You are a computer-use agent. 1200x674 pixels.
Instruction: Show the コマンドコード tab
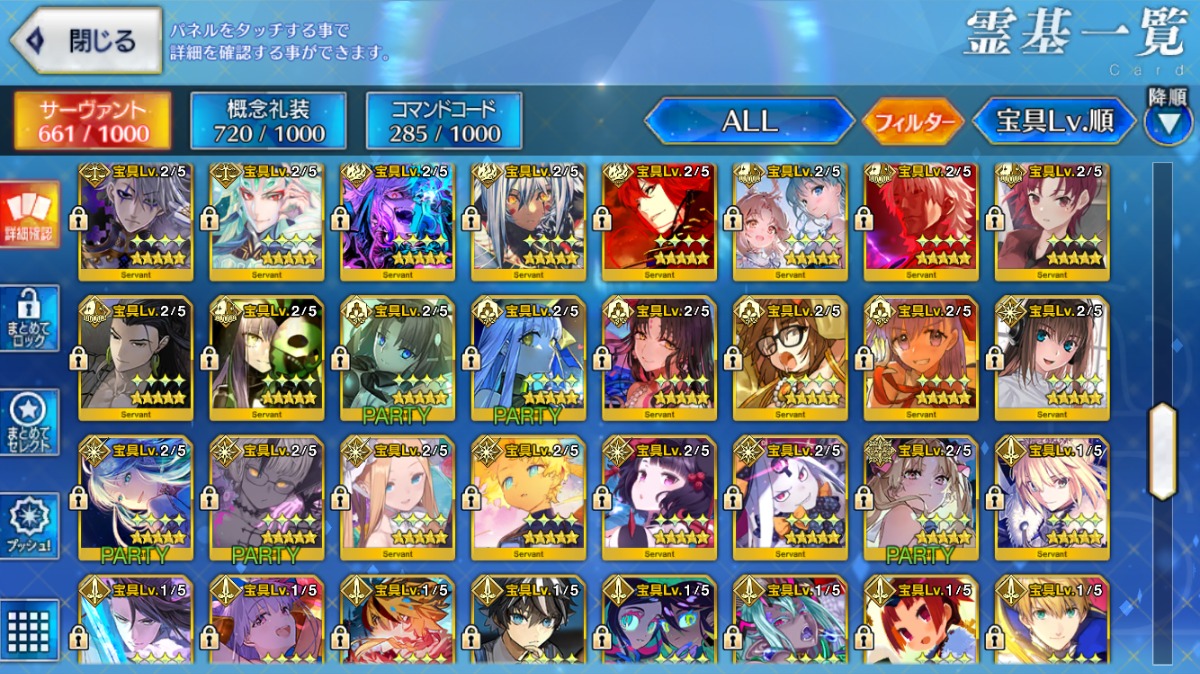pyautogui.click(x=444, y=121)
